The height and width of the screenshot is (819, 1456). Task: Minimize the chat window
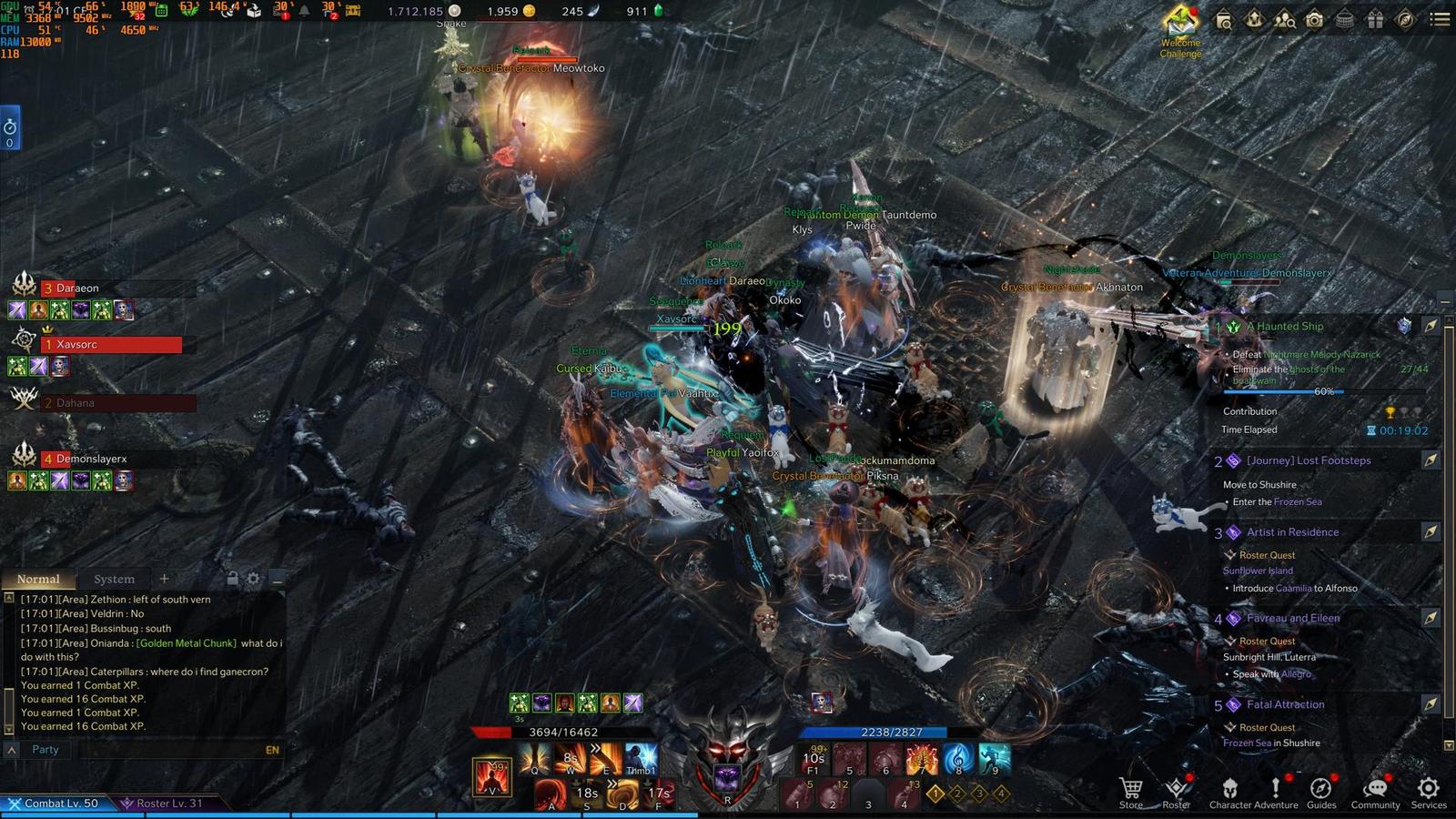(277, 578)
